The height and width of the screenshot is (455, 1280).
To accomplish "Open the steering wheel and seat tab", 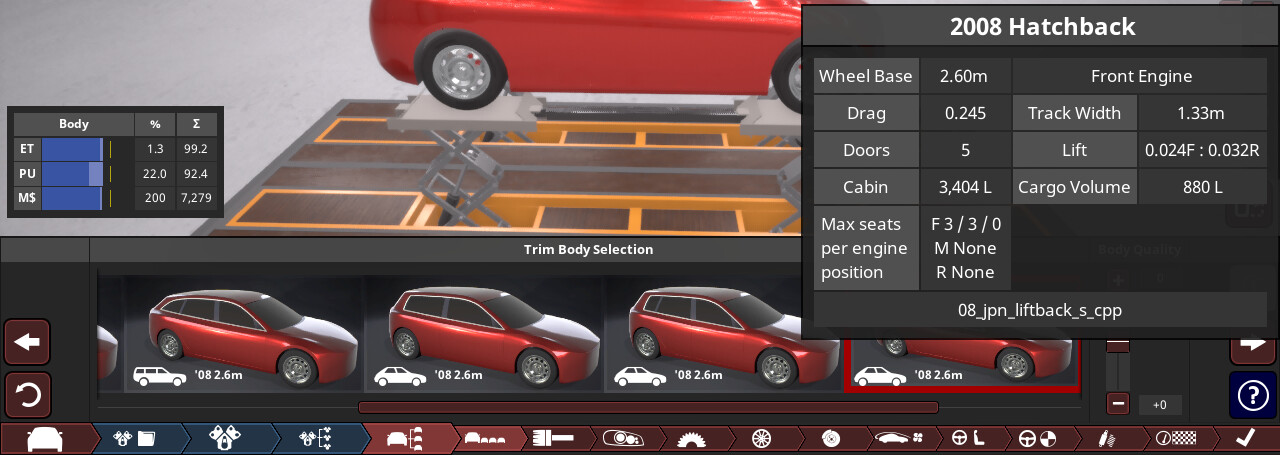I will point(966,438).
